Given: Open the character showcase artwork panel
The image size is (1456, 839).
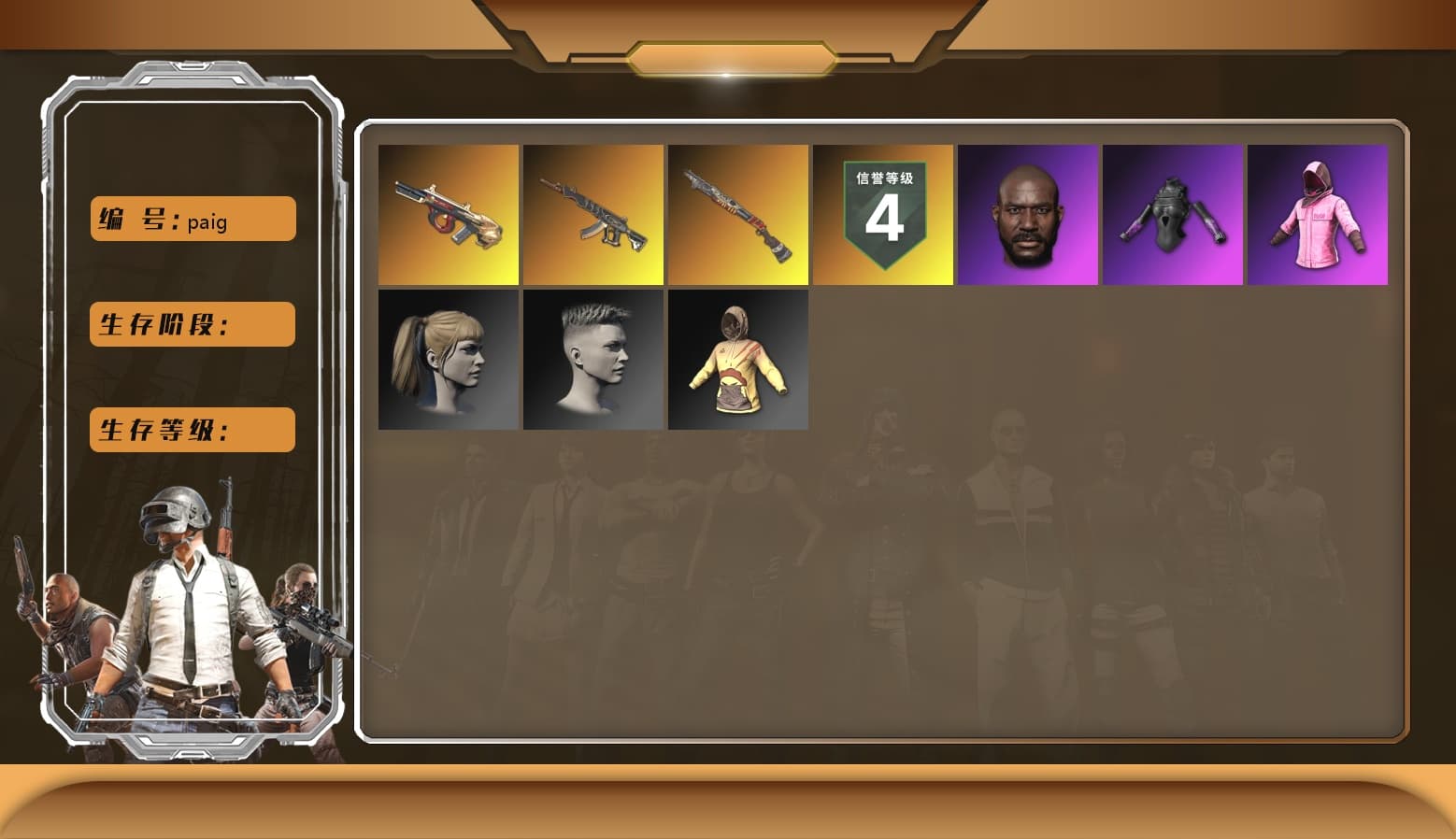Looking at the screenshot, I should point(192,607).
